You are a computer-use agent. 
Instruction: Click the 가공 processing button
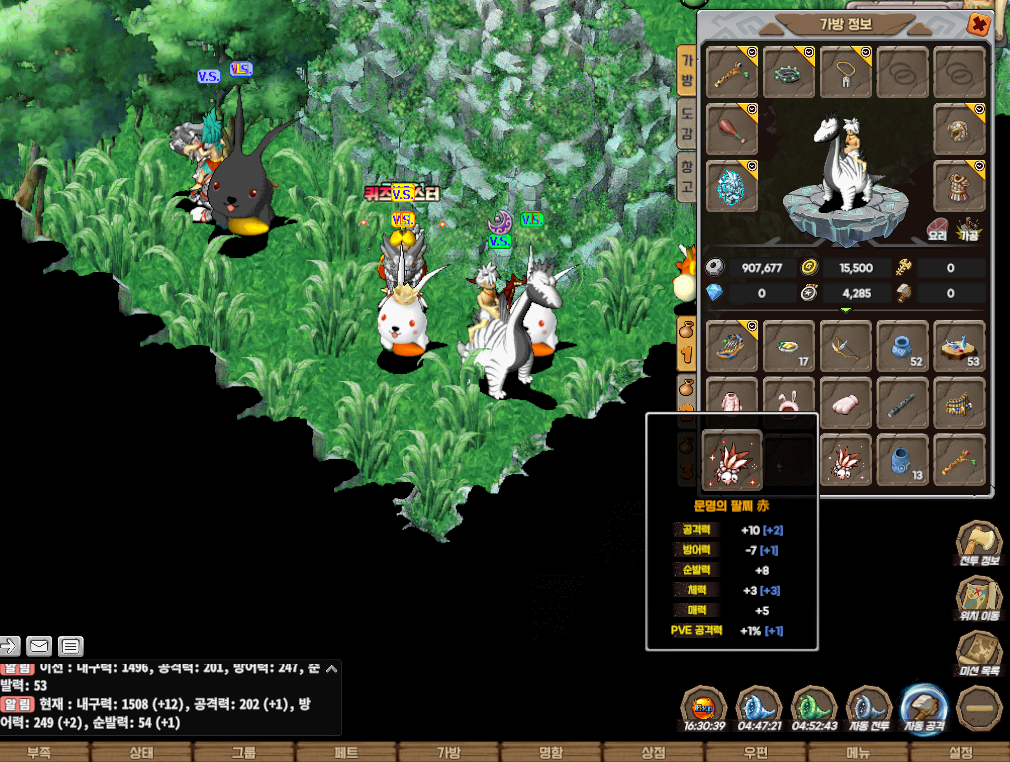(x=967, y=229)
